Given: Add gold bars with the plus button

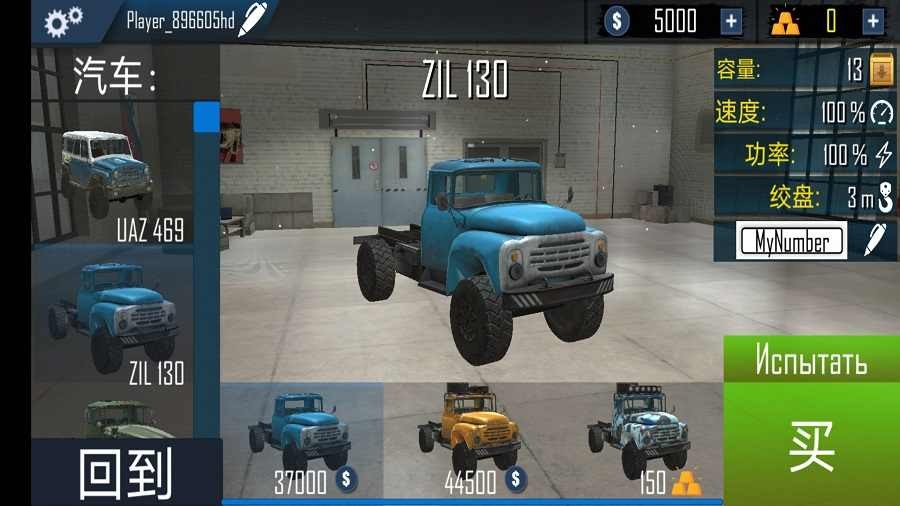Looking at the screenshot, I should coord(872,20).
